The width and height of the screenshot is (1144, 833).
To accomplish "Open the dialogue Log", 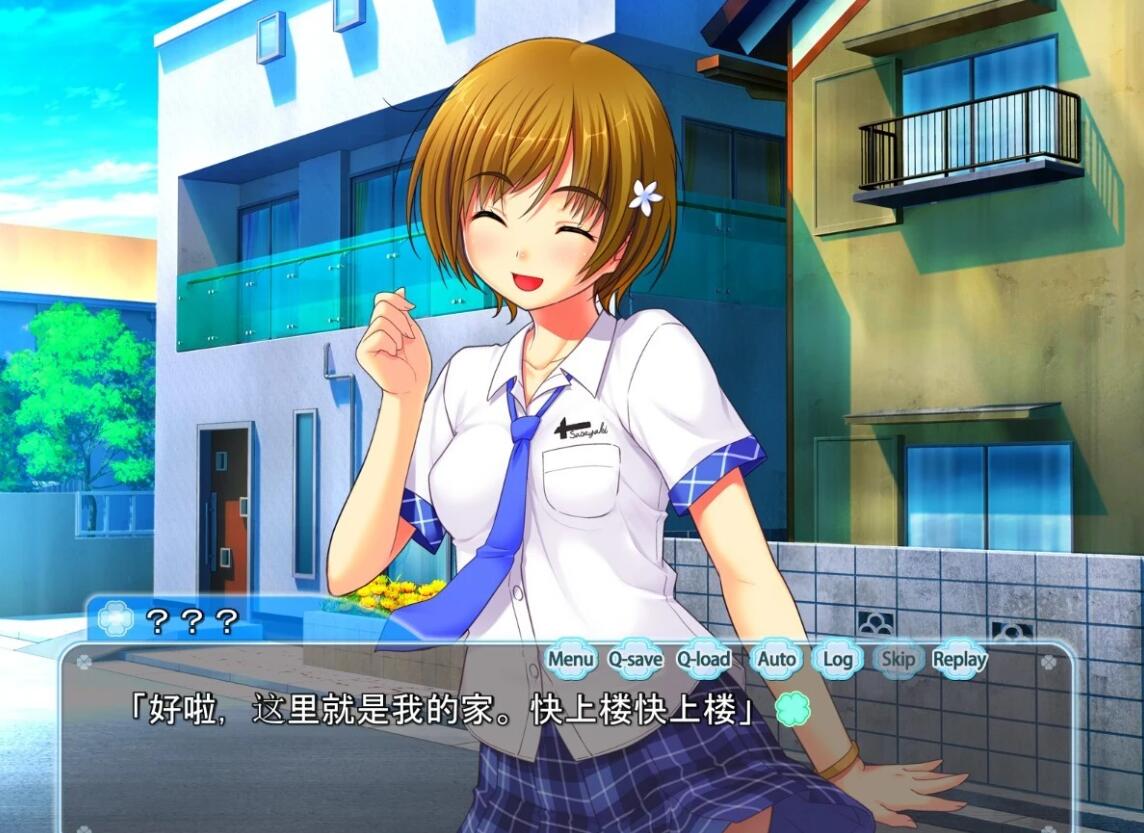I will tap(838, 659).
